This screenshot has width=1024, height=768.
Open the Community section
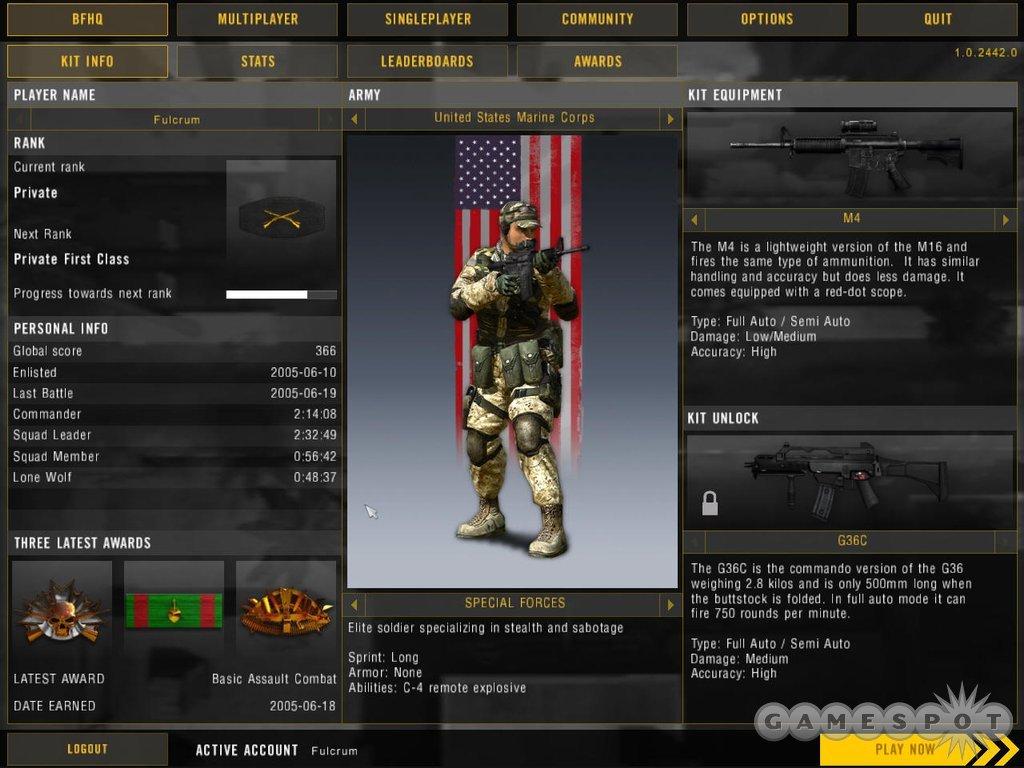coord(597,19)
